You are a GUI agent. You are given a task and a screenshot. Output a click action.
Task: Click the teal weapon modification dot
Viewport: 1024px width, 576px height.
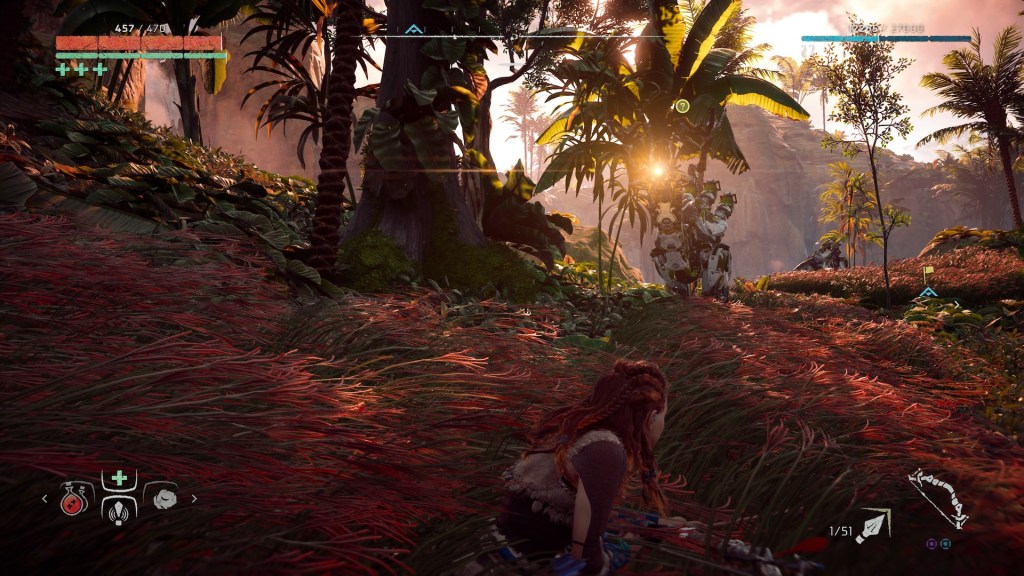(x=944, y=543)
